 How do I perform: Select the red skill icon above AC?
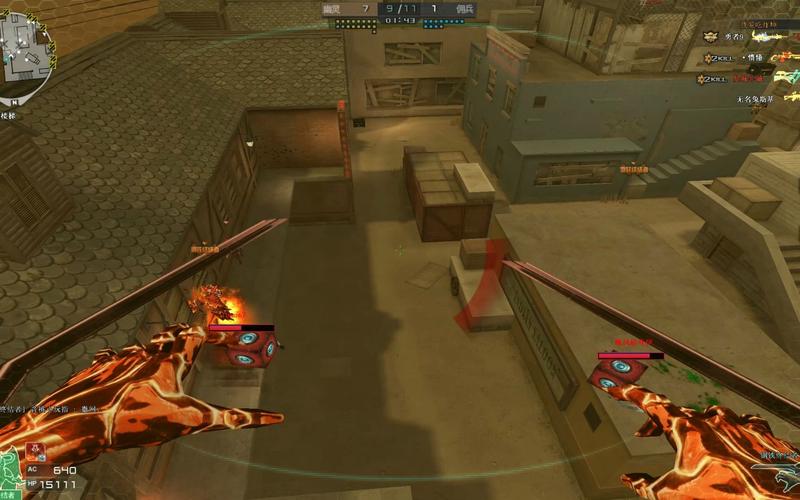tap(36, 450)
